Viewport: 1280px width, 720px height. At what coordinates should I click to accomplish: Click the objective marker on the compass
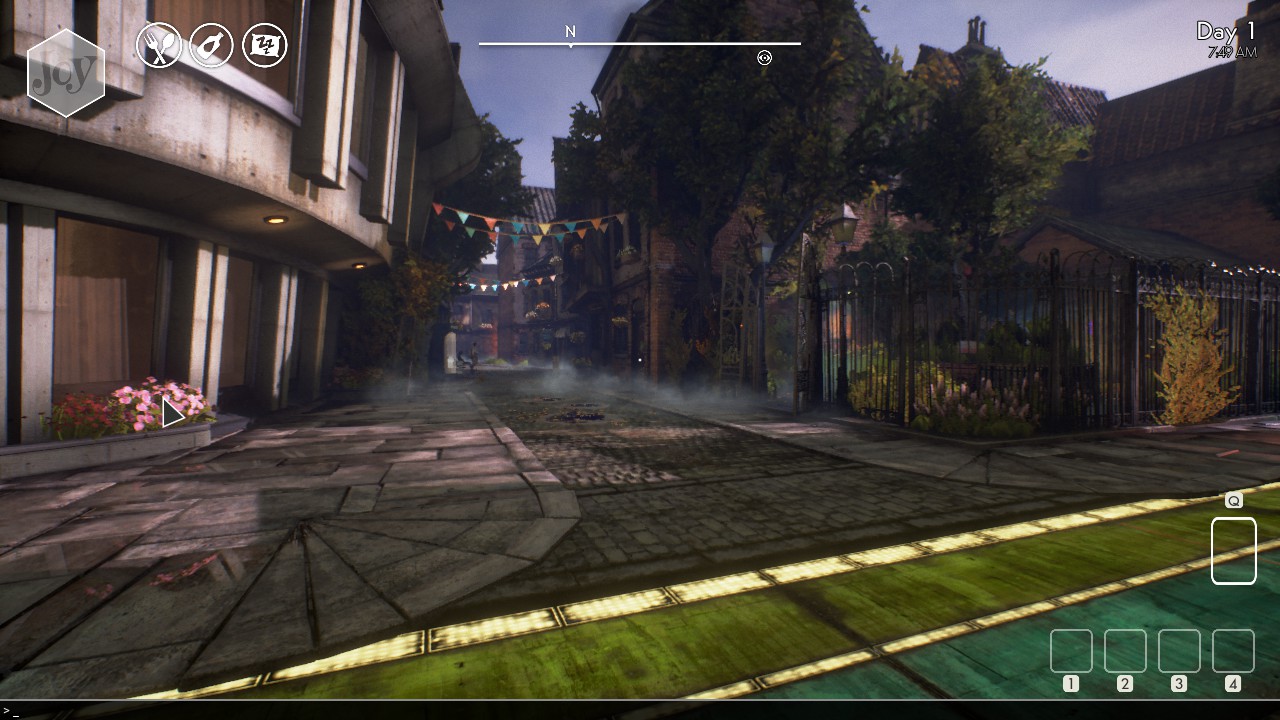765,58
